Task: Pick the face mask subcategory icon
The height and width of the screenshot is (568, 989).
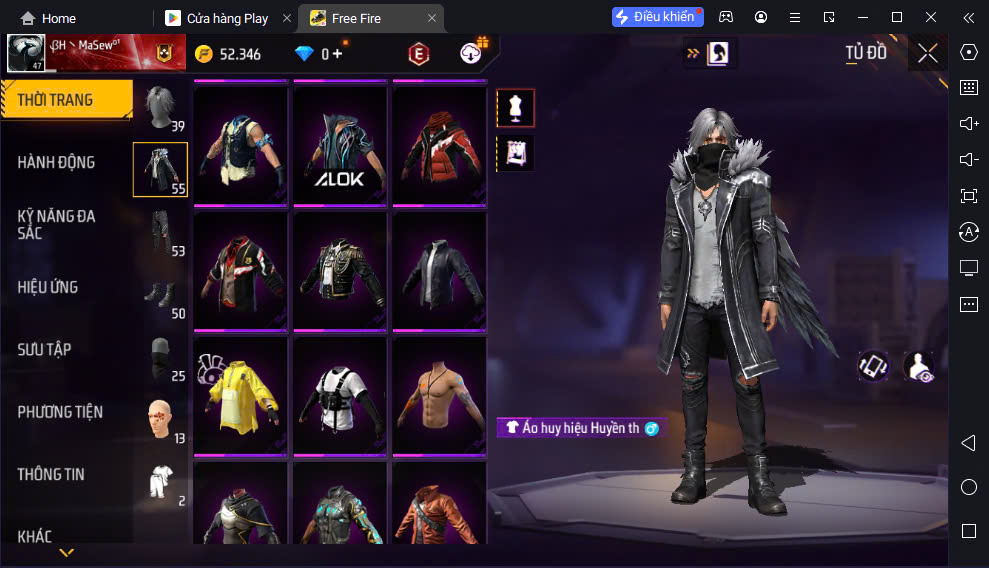Action: [x=161, y=357]
